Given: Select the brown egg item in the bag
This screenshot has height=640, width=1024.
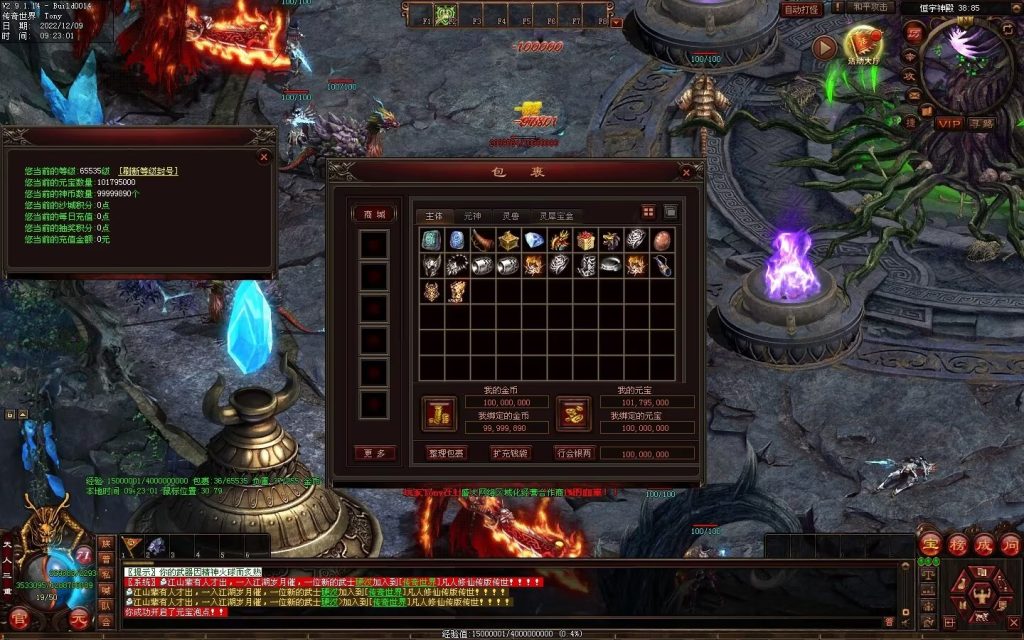Looking at the screenshot, I should tap(664, 240).
